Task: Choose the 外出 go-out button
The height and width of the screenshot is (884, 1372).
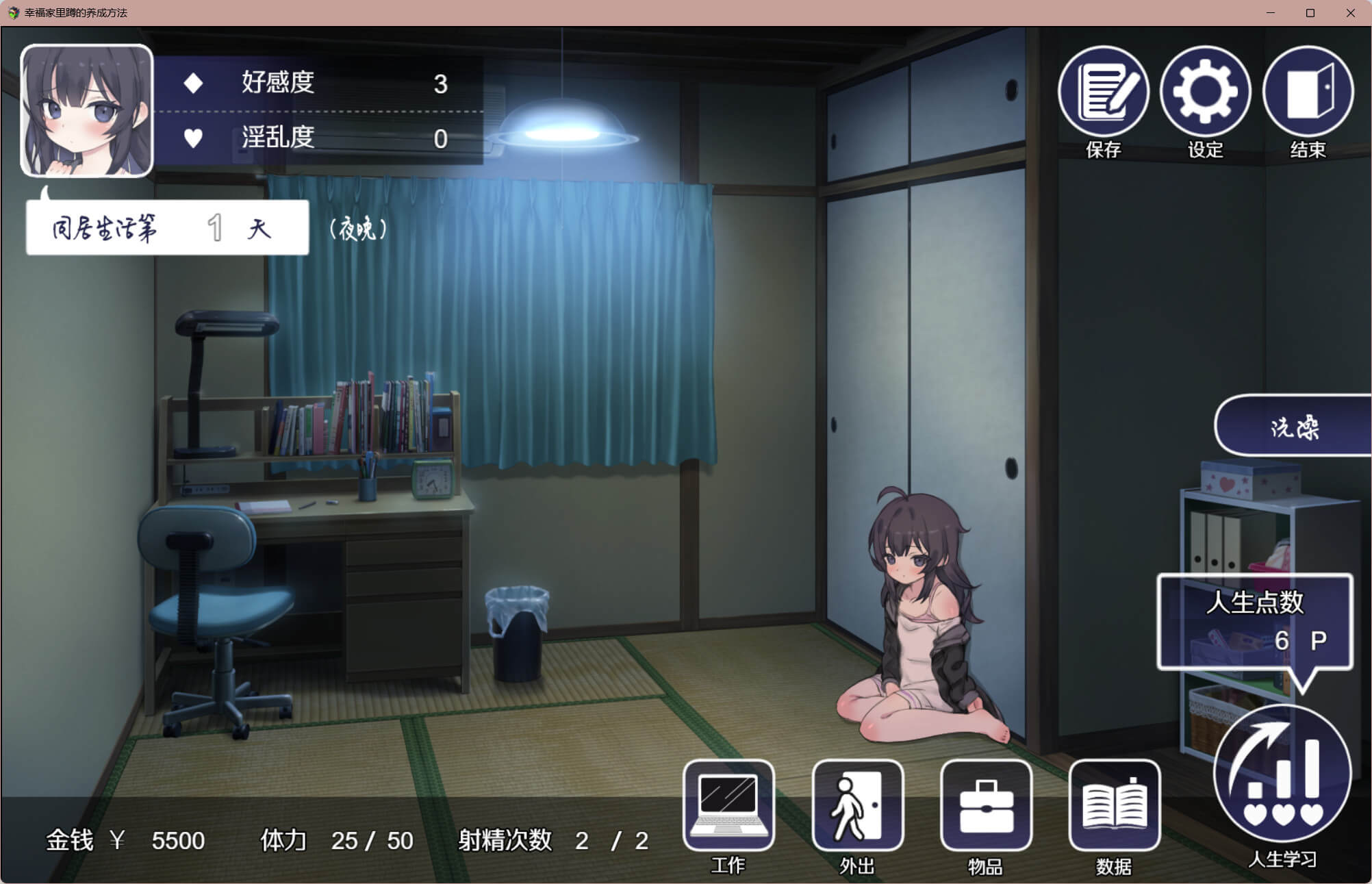Action: (x=857, y=805)
